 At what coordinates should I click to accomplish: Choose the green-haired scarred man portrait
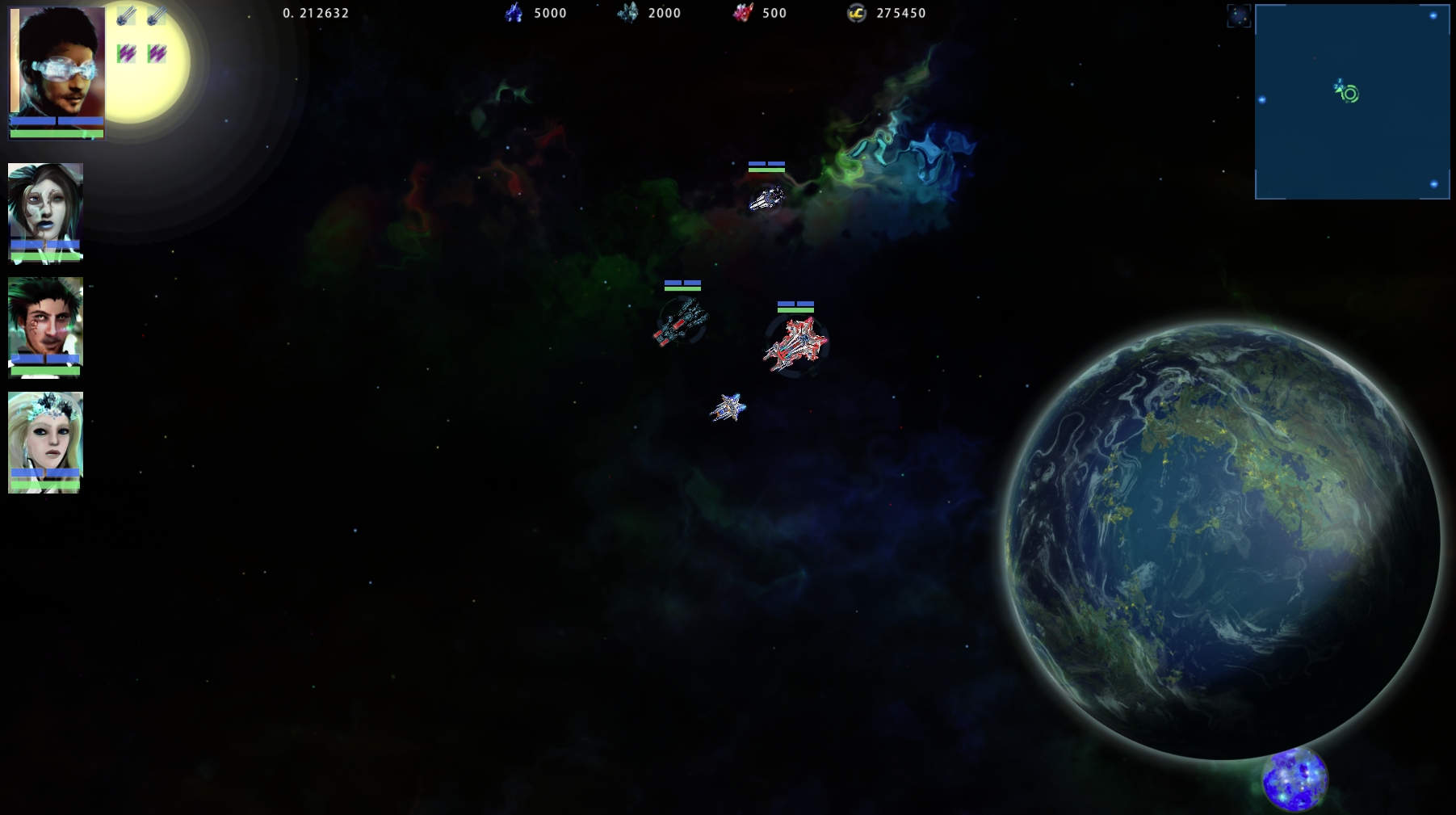point(45,320)
